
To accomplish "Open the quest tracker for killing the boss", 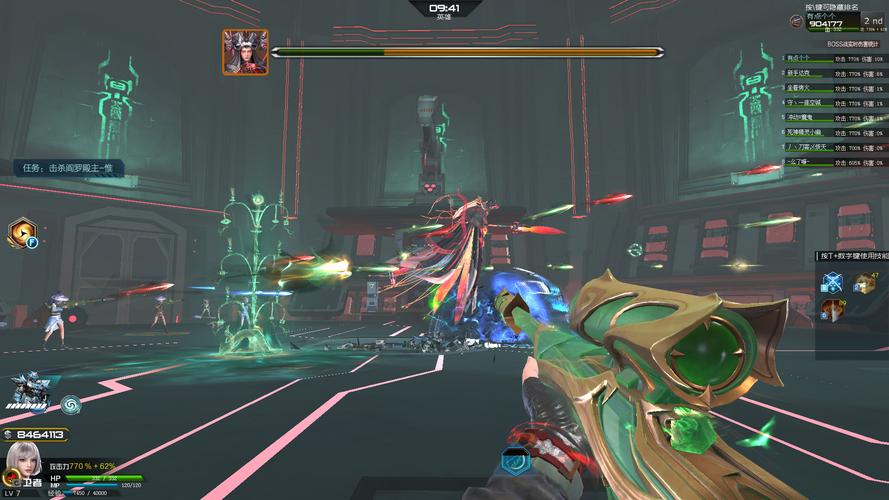I will coord(68,168).
